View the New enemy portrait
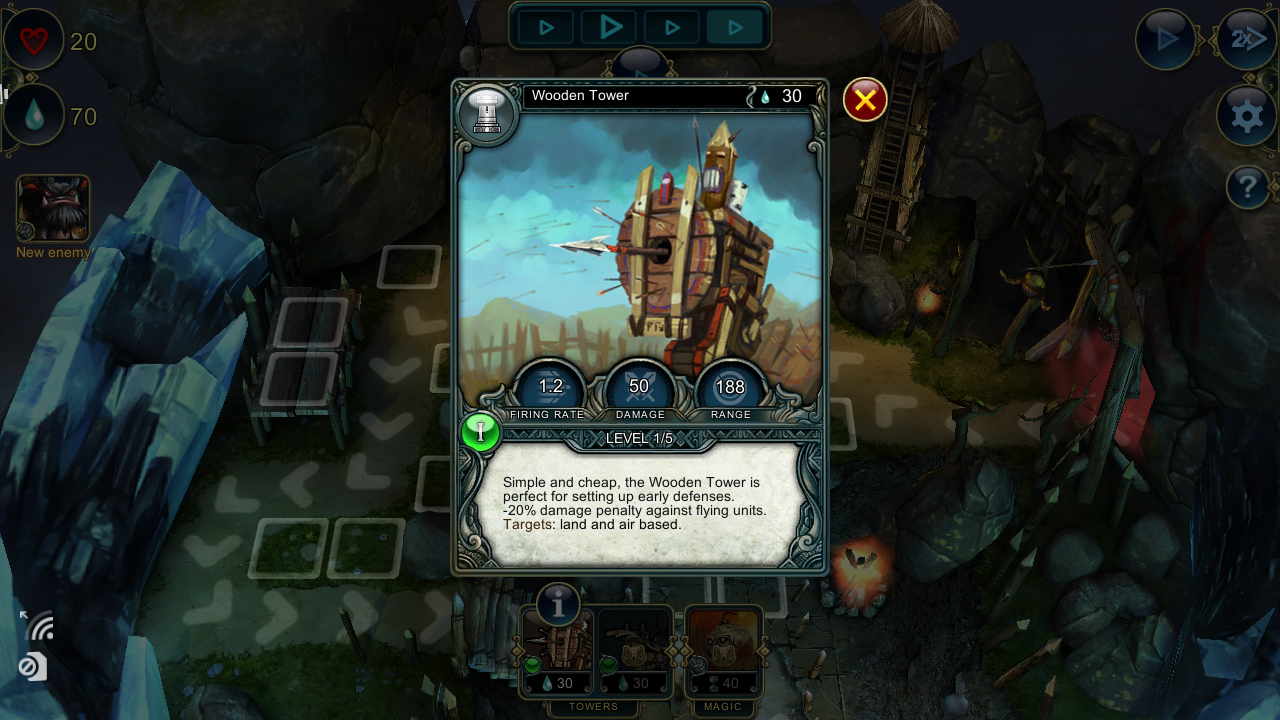1280x720 pixels. pyautogui.click(x=53, y=209)
